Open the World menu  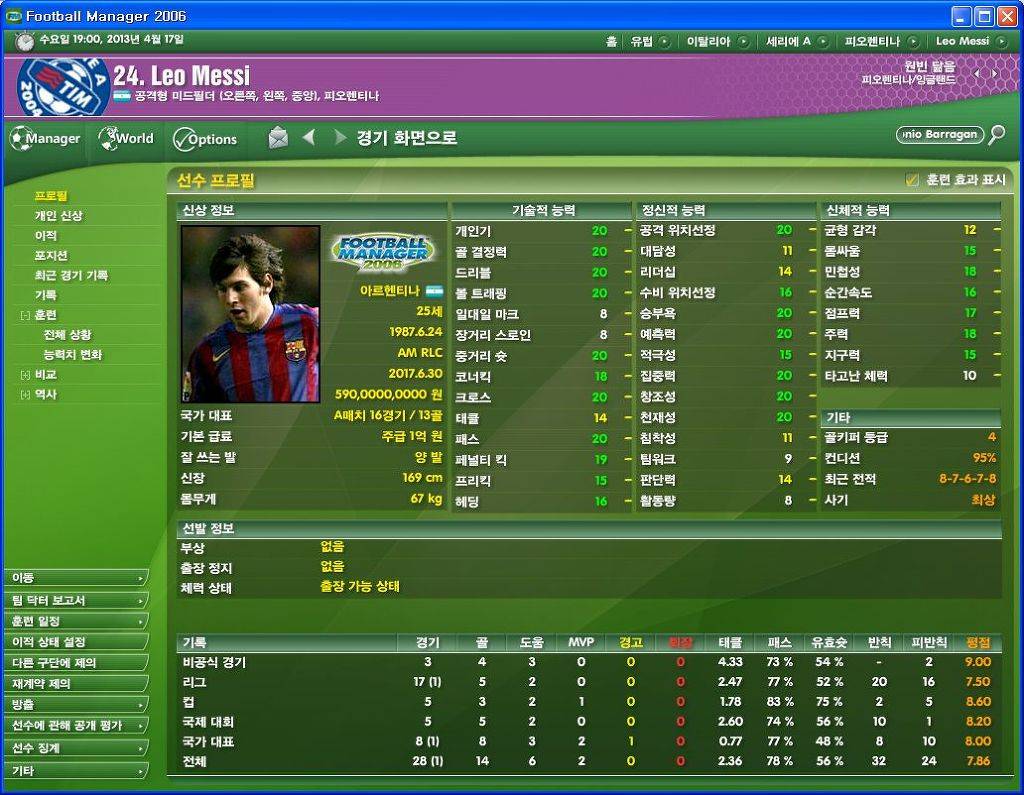click(x=126, y=139)
